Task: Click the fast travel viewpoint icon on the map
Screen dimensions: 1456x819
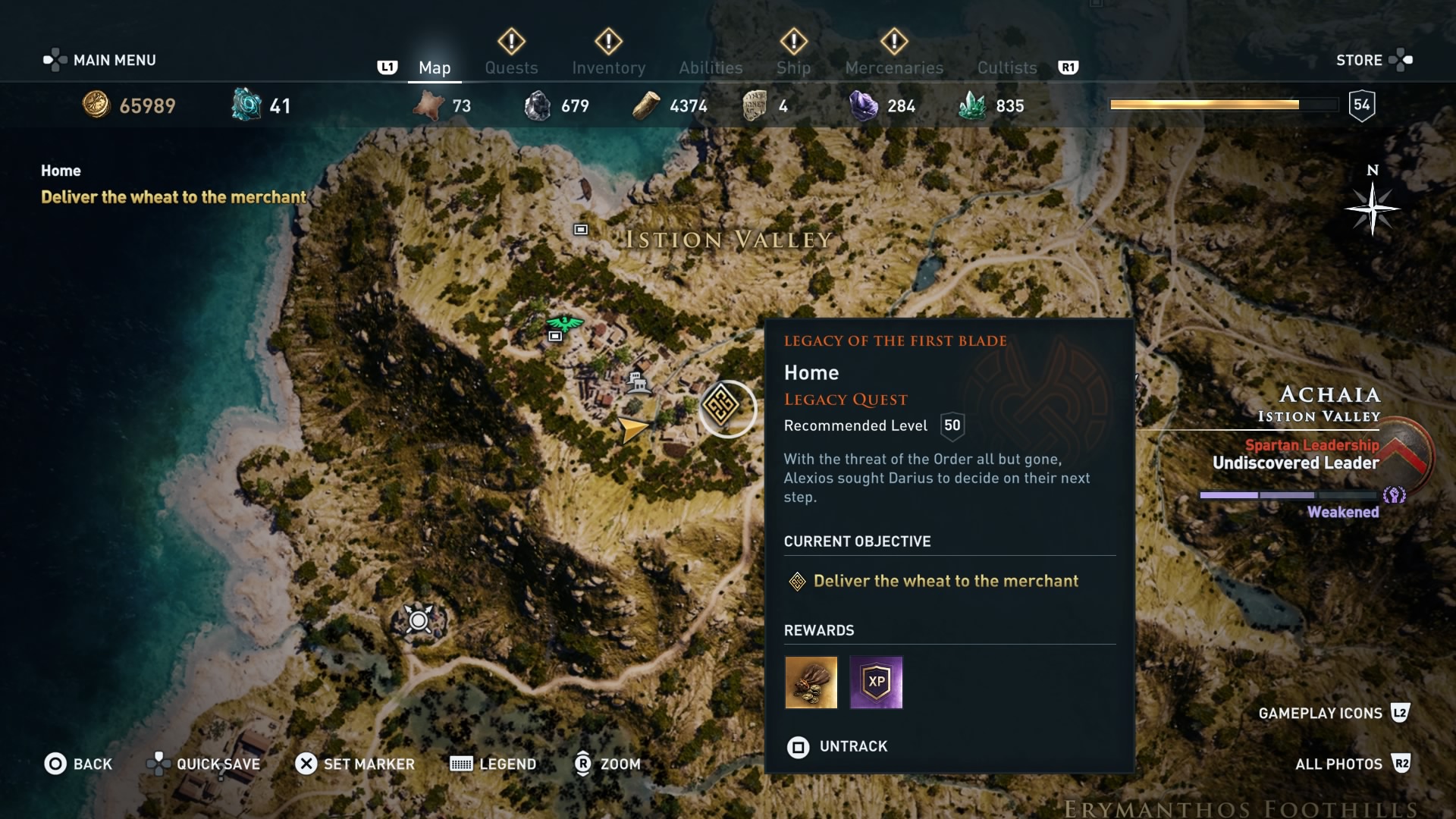Action: pyautogui.click(x=418, y=620)
